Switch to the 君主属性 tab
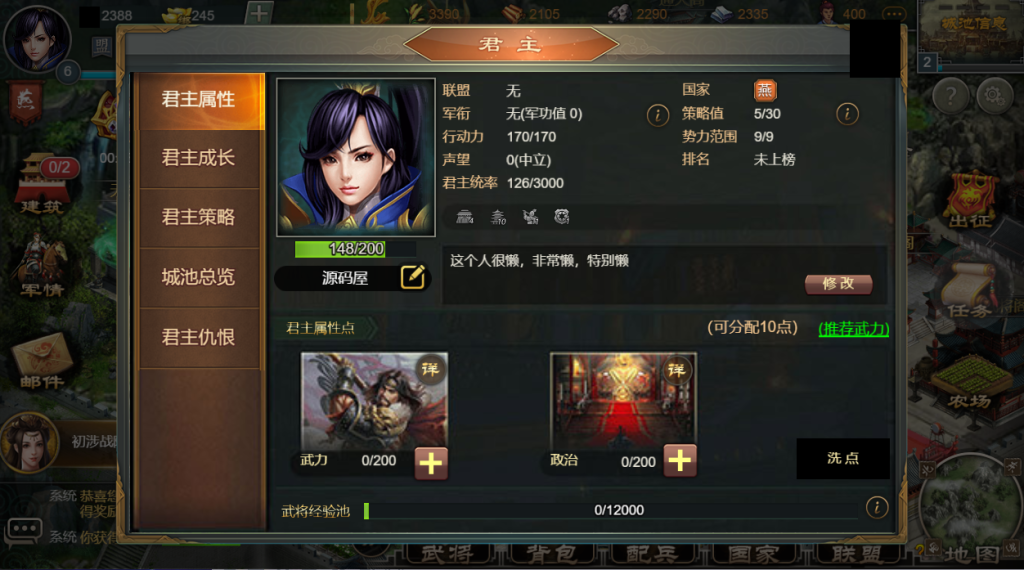The height and width of the screenshot is (570, 1024). 198,100
